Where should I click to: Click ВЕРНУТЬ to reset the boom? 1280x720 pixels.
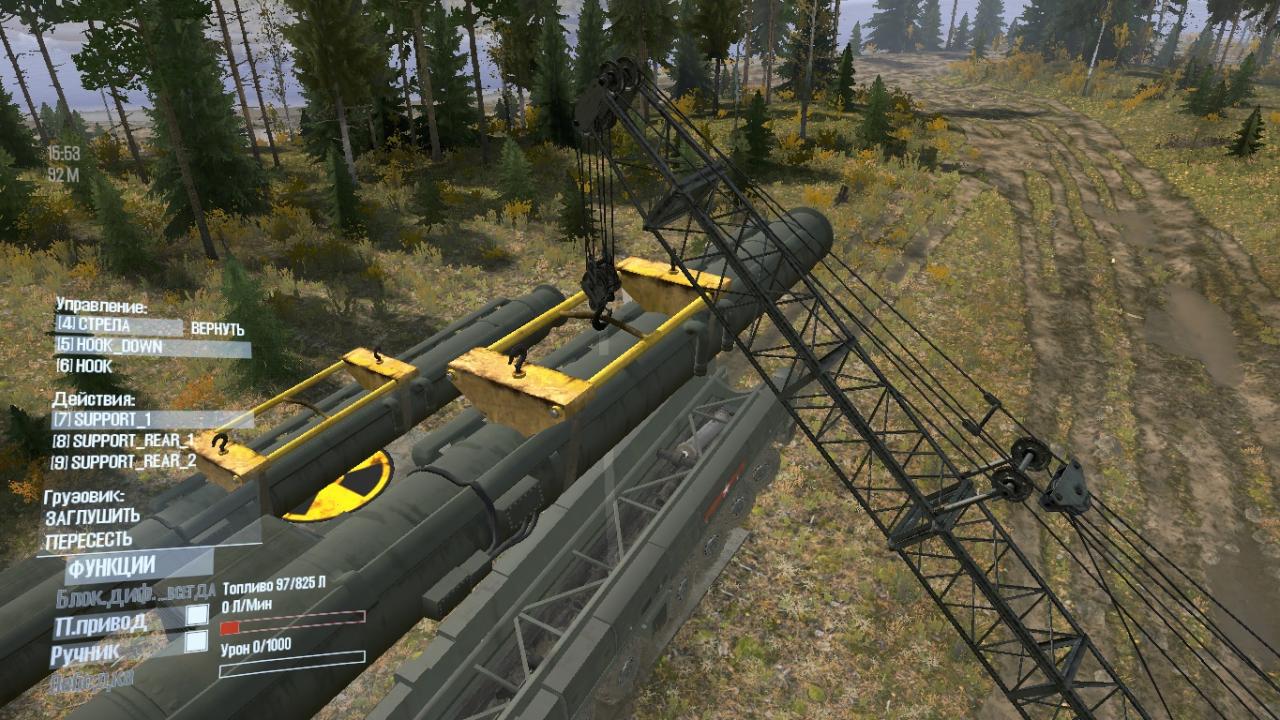coord(217,329)
